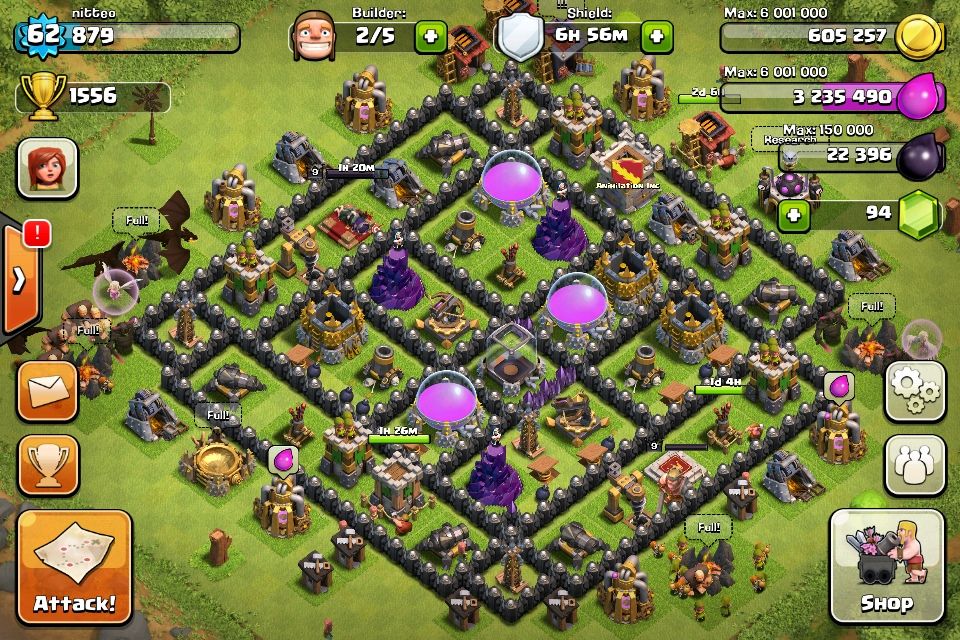Add a builder with the green plus
The image size is (960, 640).
431,37
